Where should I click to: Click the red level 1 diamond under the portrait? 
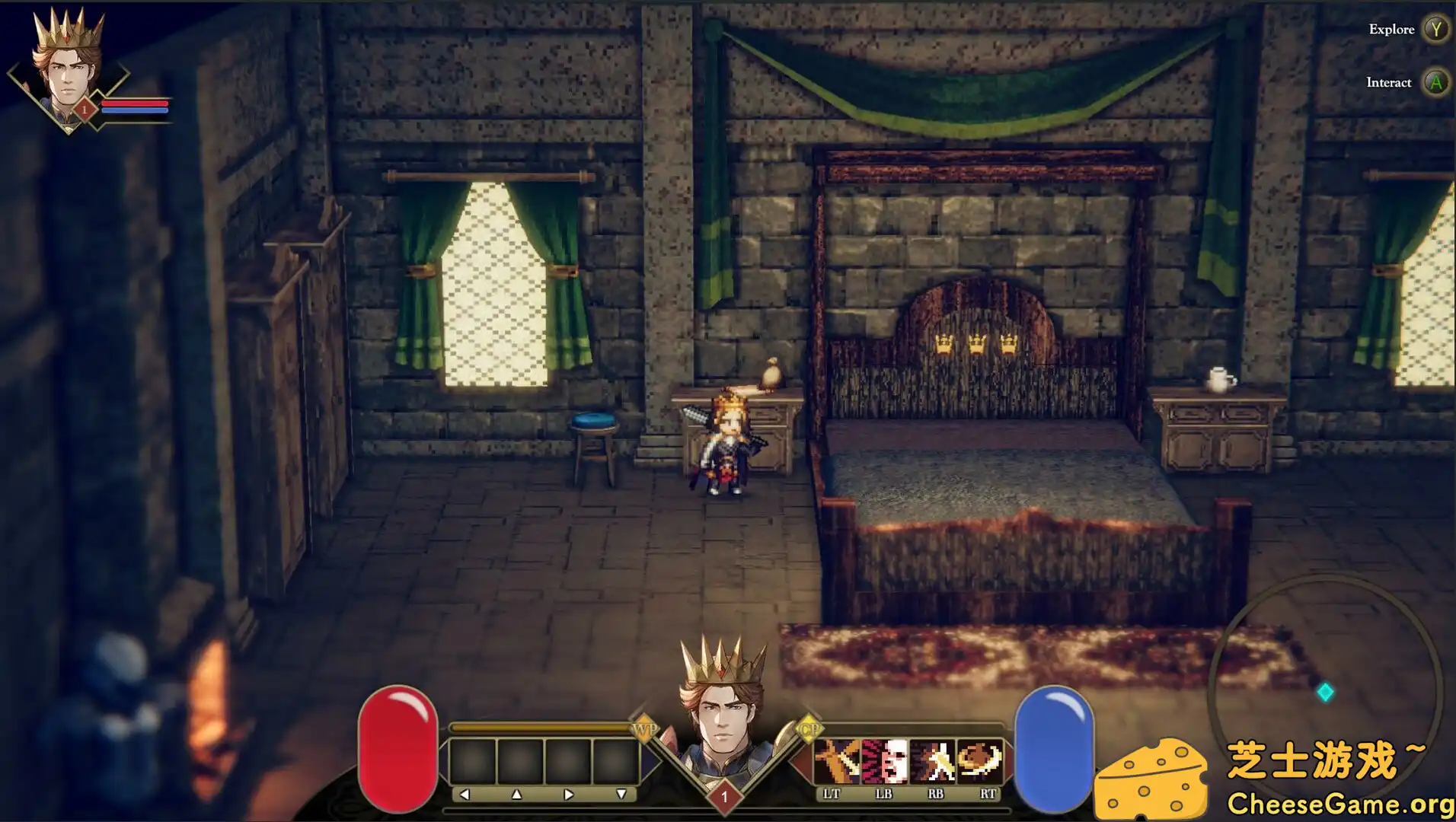tap(726, 794)
